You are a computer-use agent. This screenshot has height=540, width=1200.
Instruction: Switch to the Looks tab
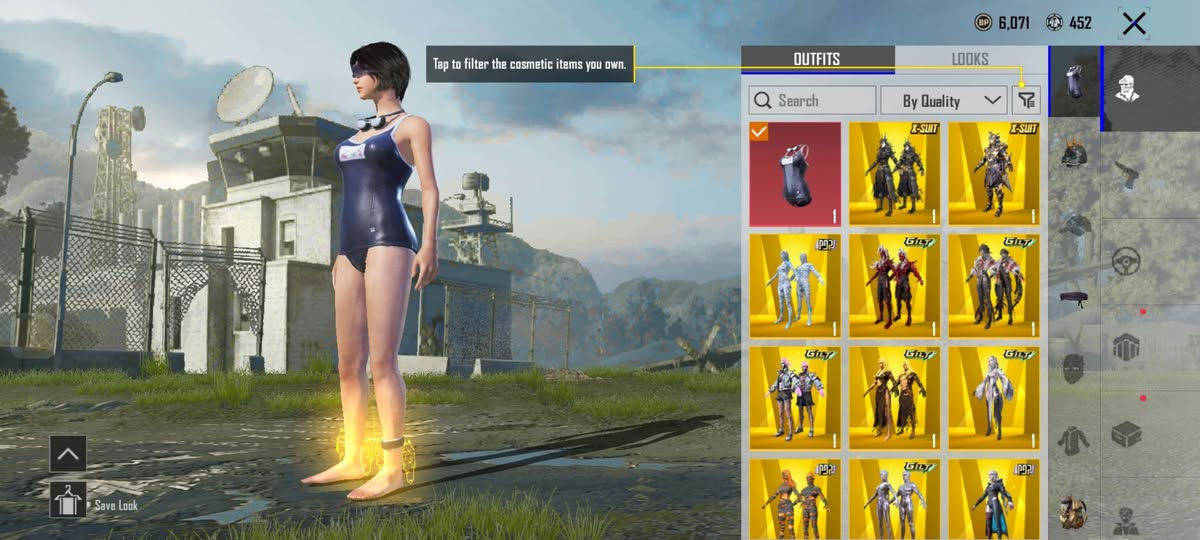click(x=970, y=59)
